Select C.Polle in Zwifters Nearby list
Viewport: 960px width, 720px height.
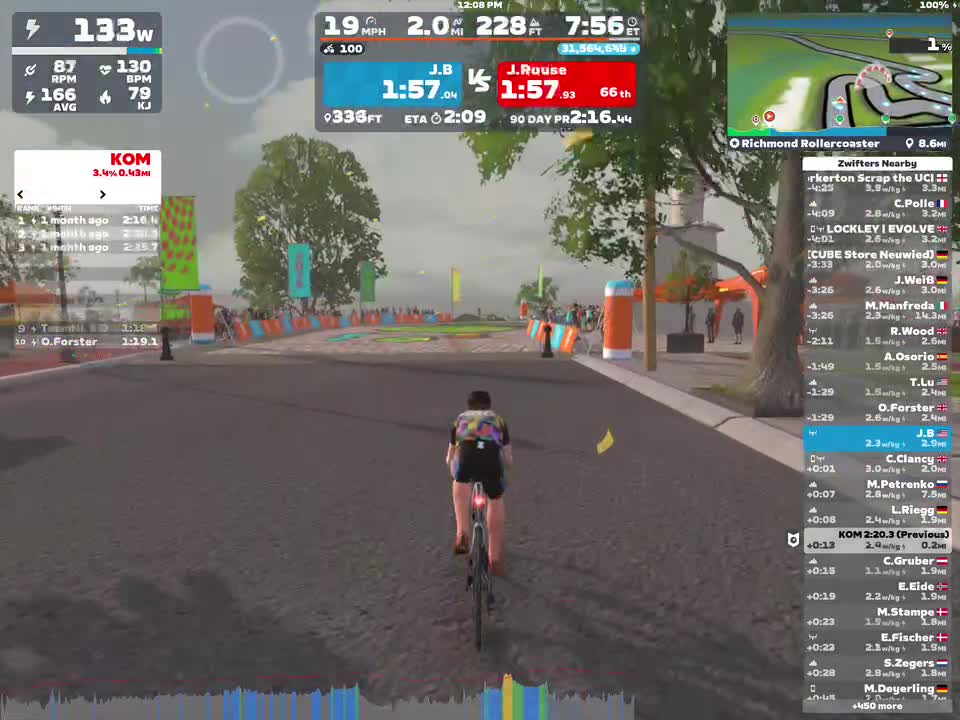tap(877, 209)
